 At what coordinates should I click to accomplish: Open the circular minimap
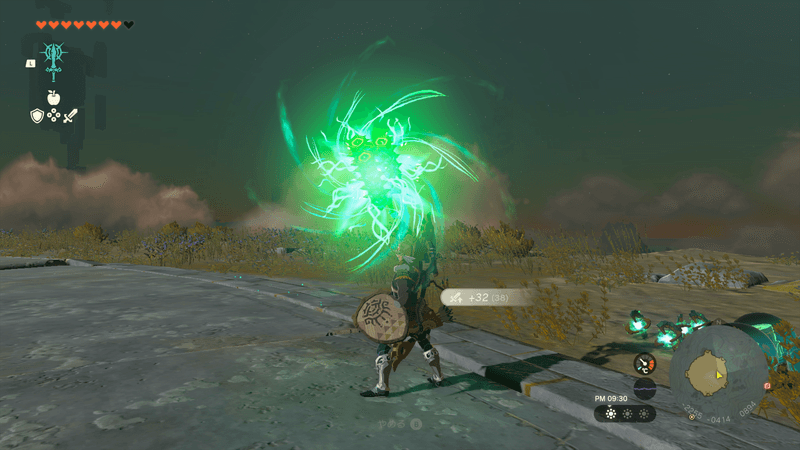pos(718,373)
